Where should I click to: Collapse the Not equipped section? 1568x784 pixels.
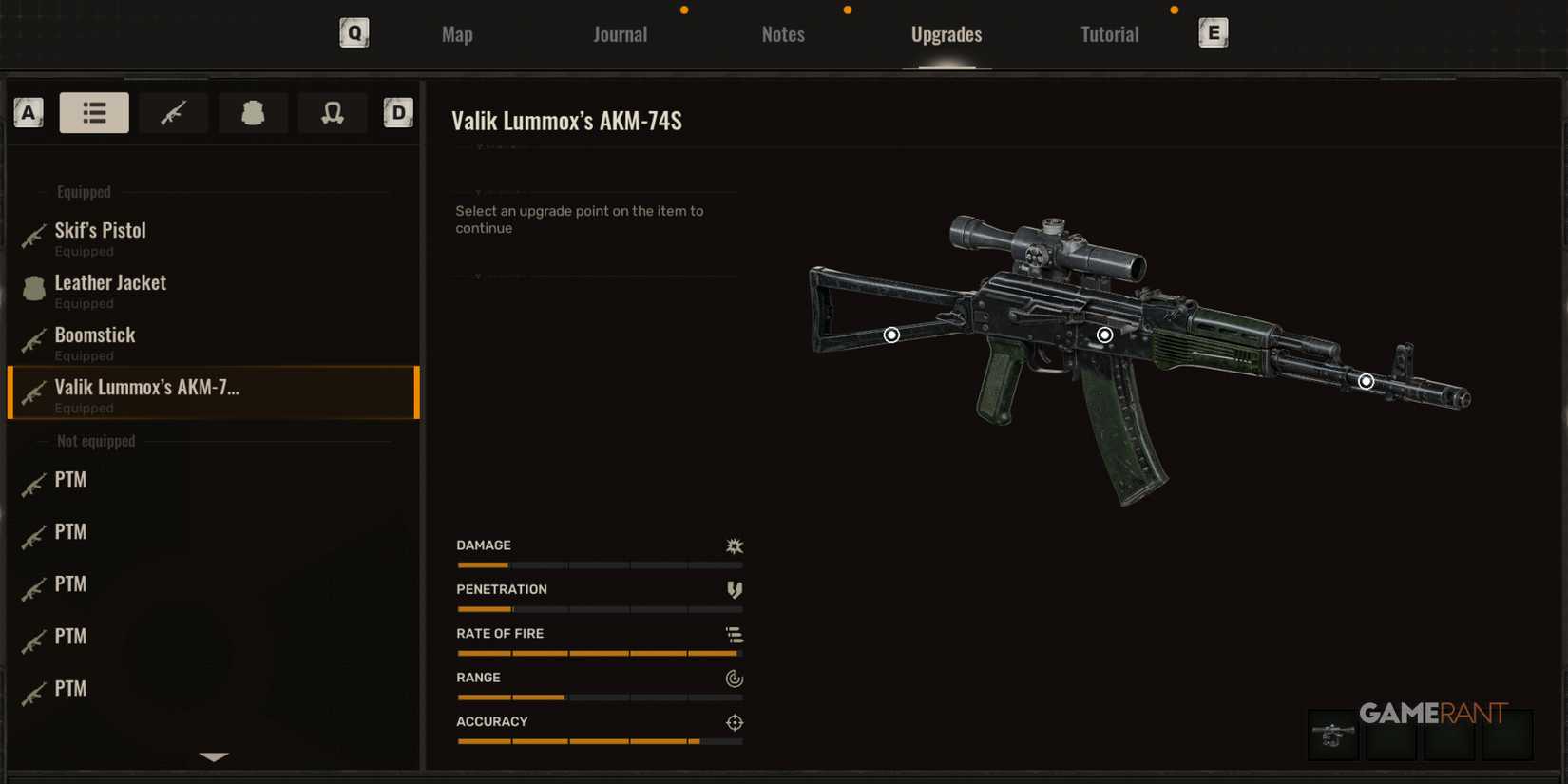(96, 440)
